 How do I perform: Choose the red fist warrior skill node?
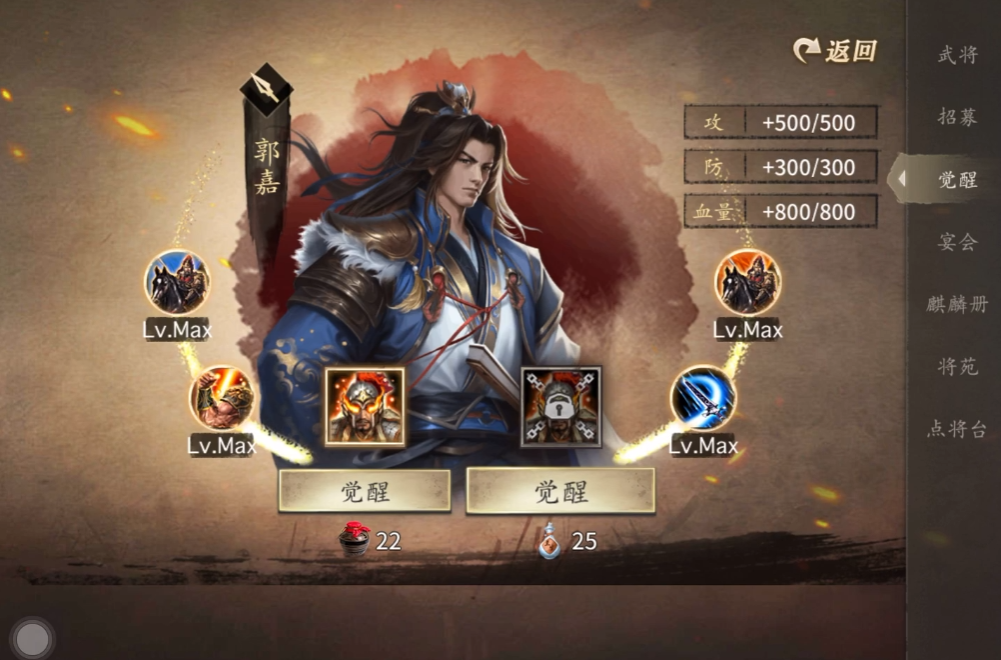[222, 398]
